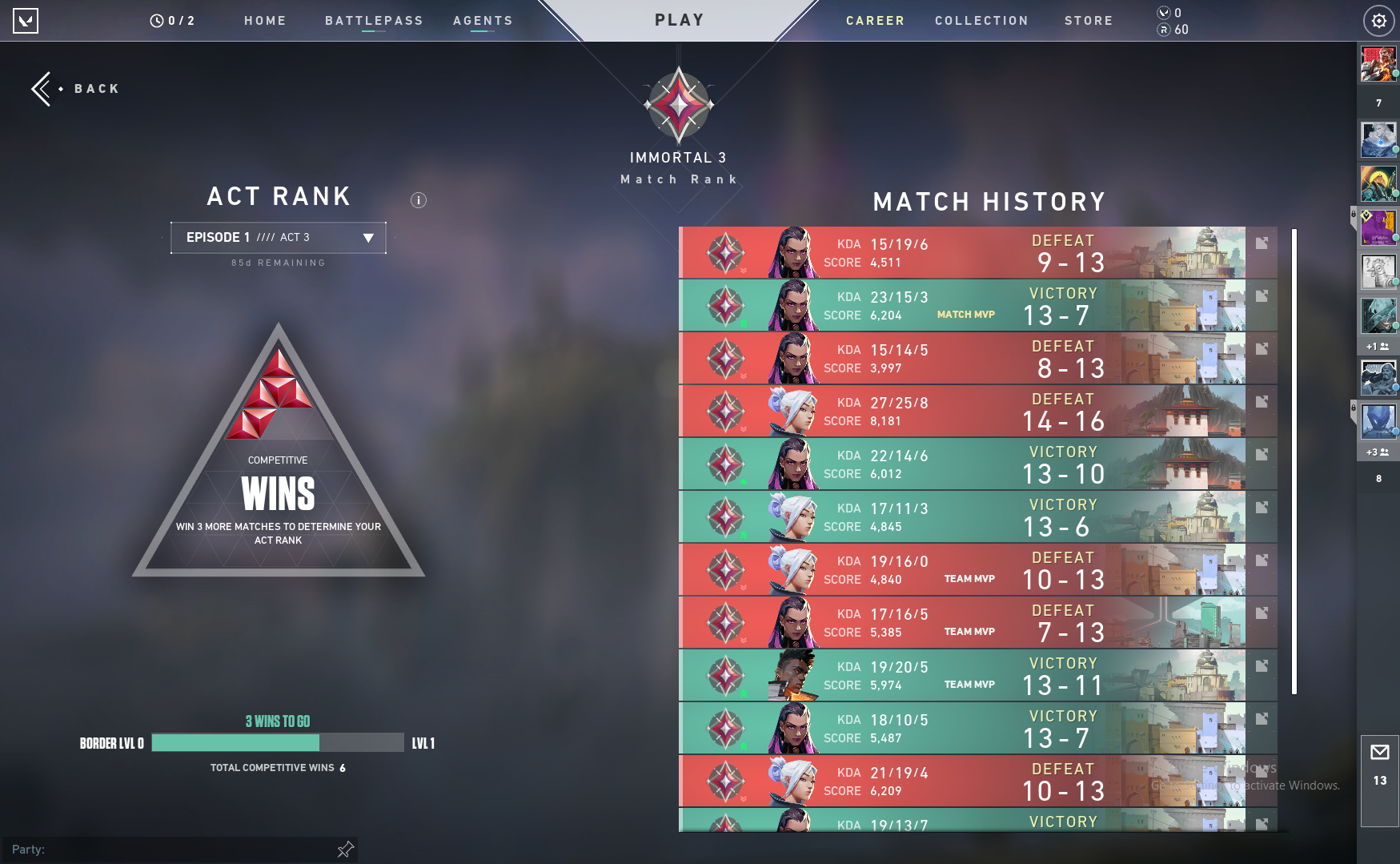Screen dimensions: 1400x864
Task: Check Valorant Points balance icon
Action: (x=1163, y=13)
